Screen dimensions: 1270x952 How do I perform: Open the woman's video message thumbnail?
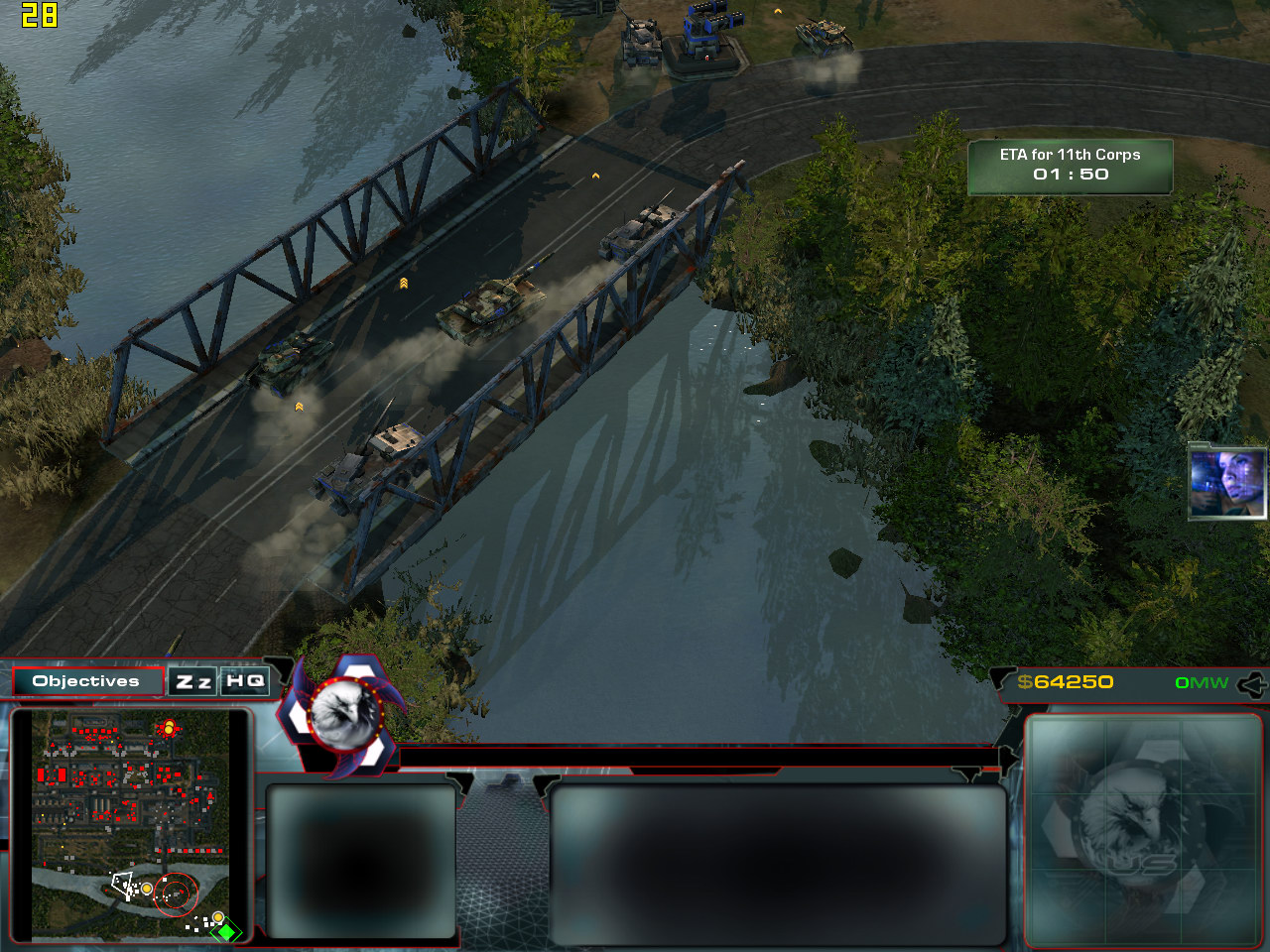[1226, 482]
